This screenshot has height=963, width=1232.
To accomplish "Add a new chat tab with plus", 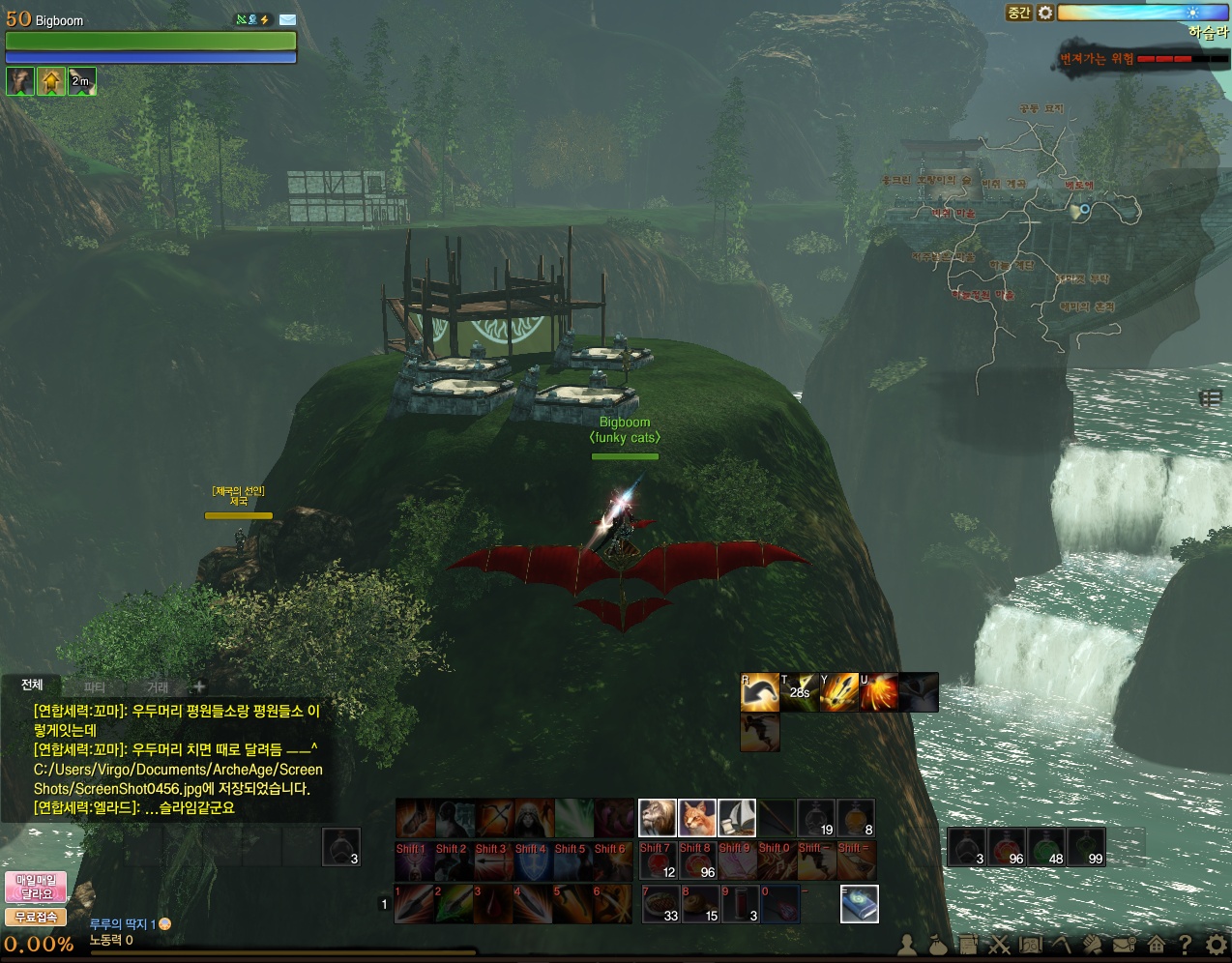I will 199,686.
